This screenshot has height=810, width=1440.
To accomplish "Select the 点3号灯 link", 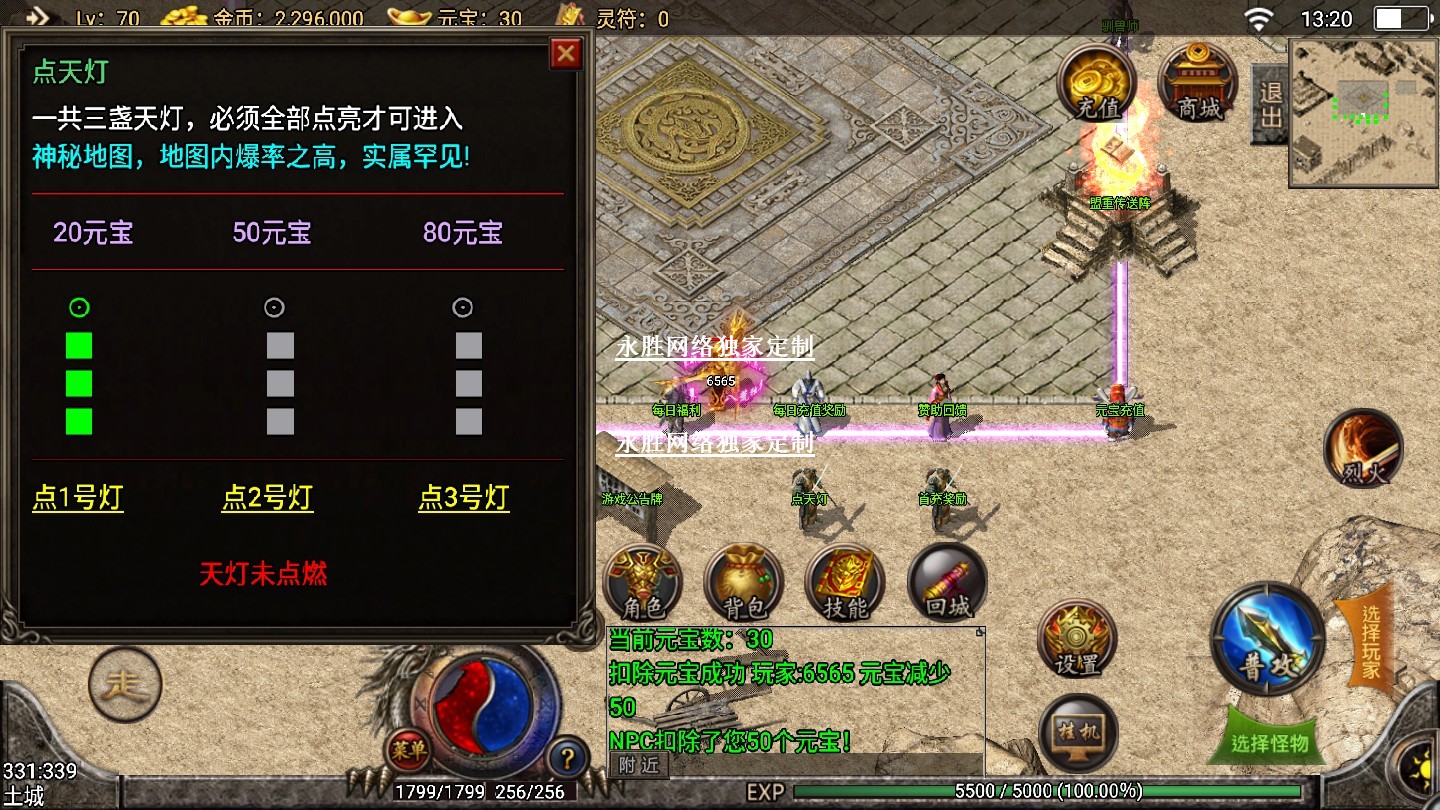I will tap(463, 497).
